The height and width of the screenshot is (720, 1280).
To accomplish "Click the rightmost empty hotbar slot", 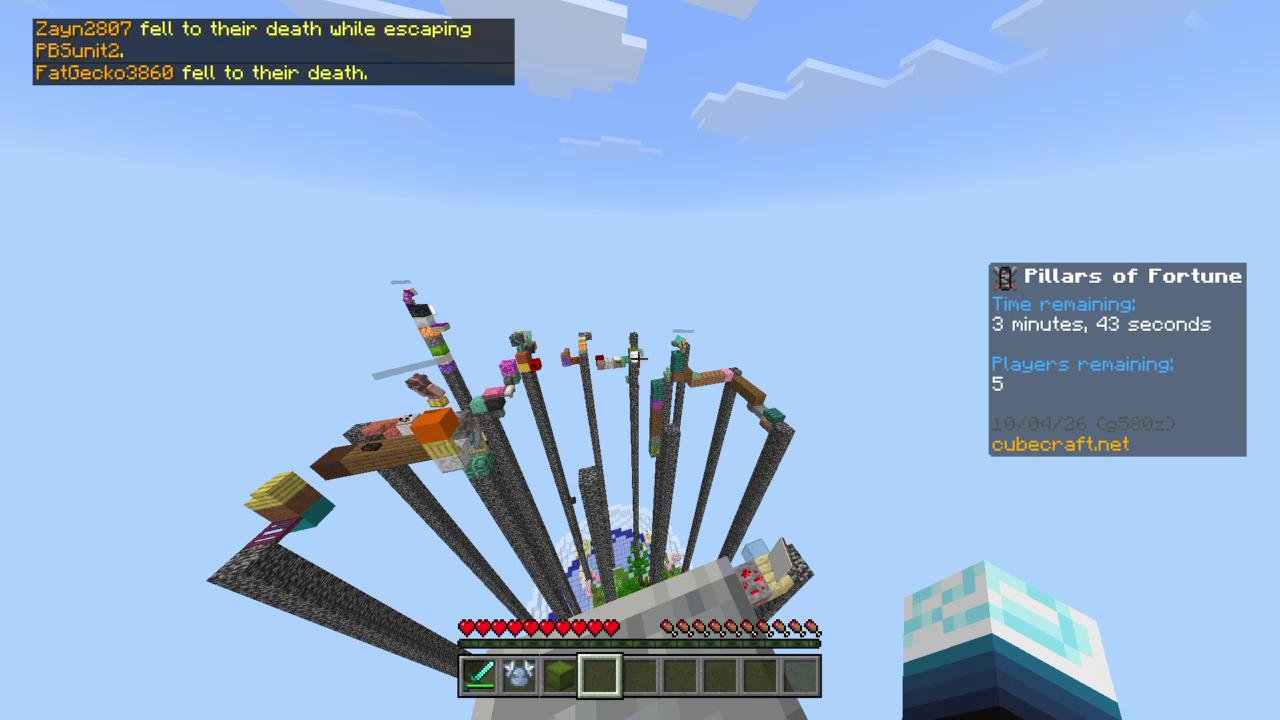I will click(x=800, y=675).
